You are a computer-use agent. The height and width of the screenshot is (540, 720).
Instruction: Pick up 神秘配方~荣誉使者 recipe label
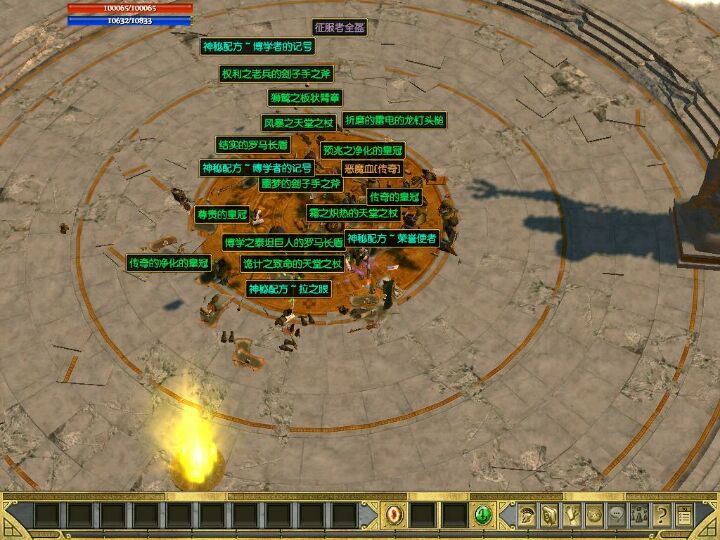(391, 239)
